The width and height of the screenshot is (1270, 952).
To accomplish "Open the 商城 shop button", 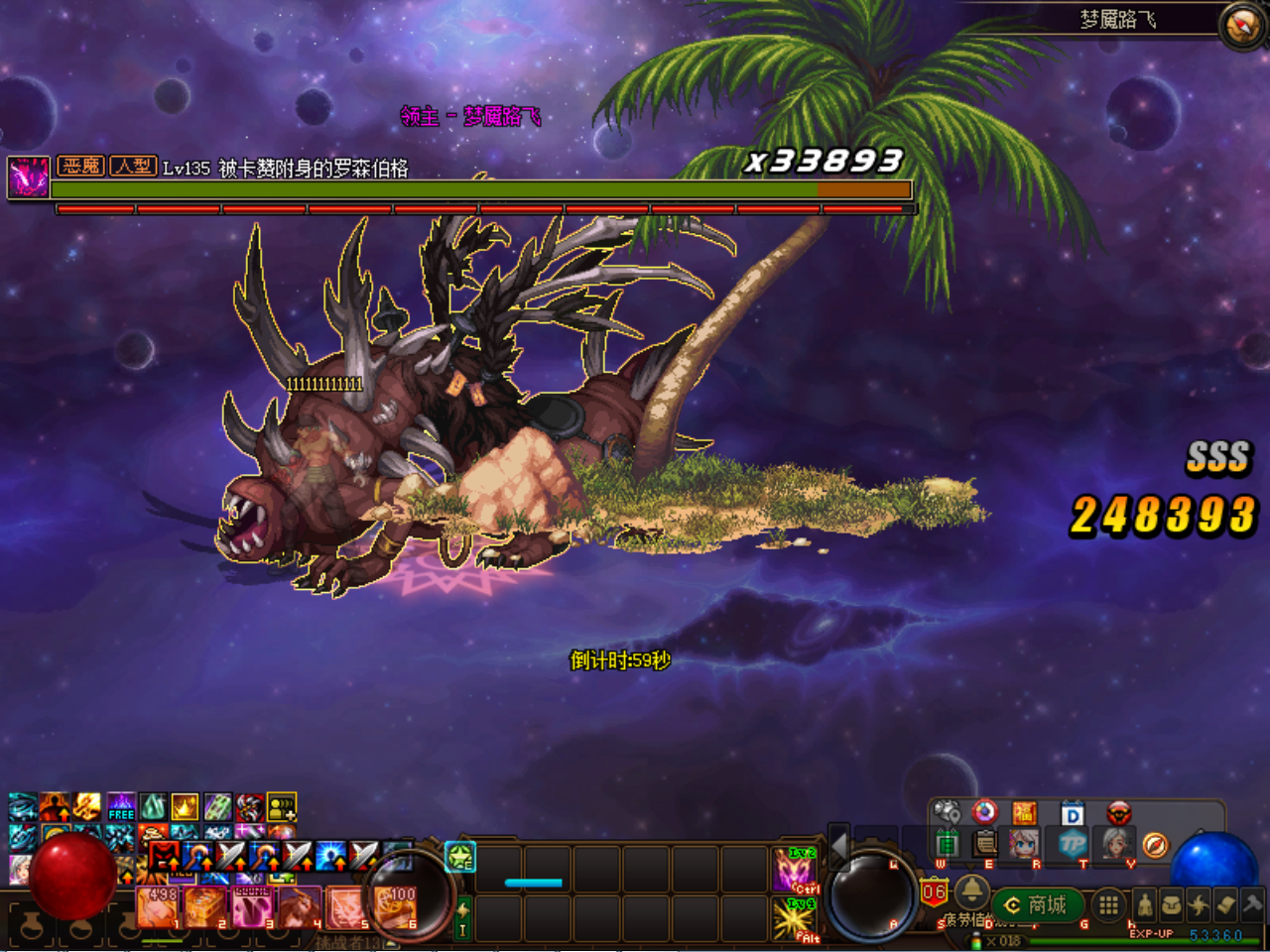I will 1037,904.
